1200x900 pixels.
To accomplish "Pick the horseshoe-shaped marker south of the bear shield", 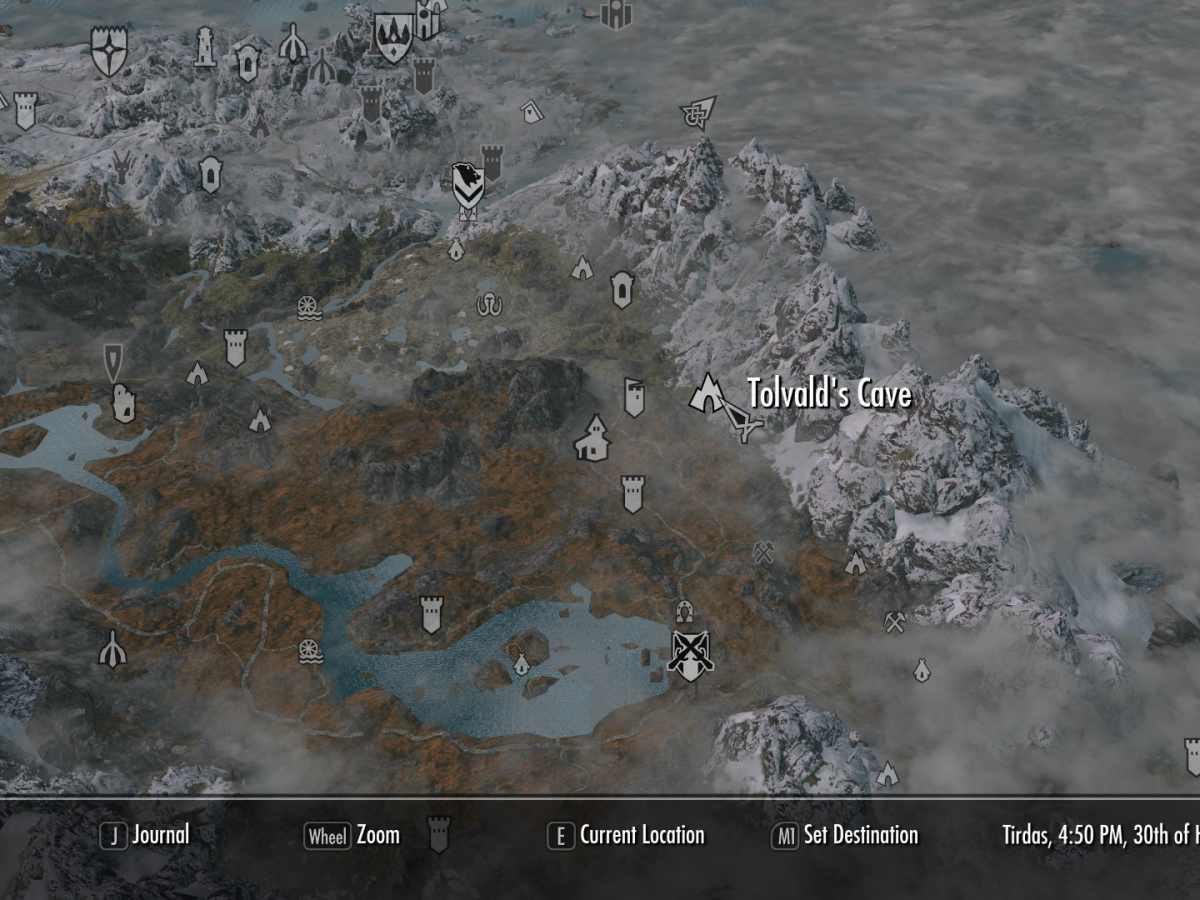I will [x=488, y=305].
